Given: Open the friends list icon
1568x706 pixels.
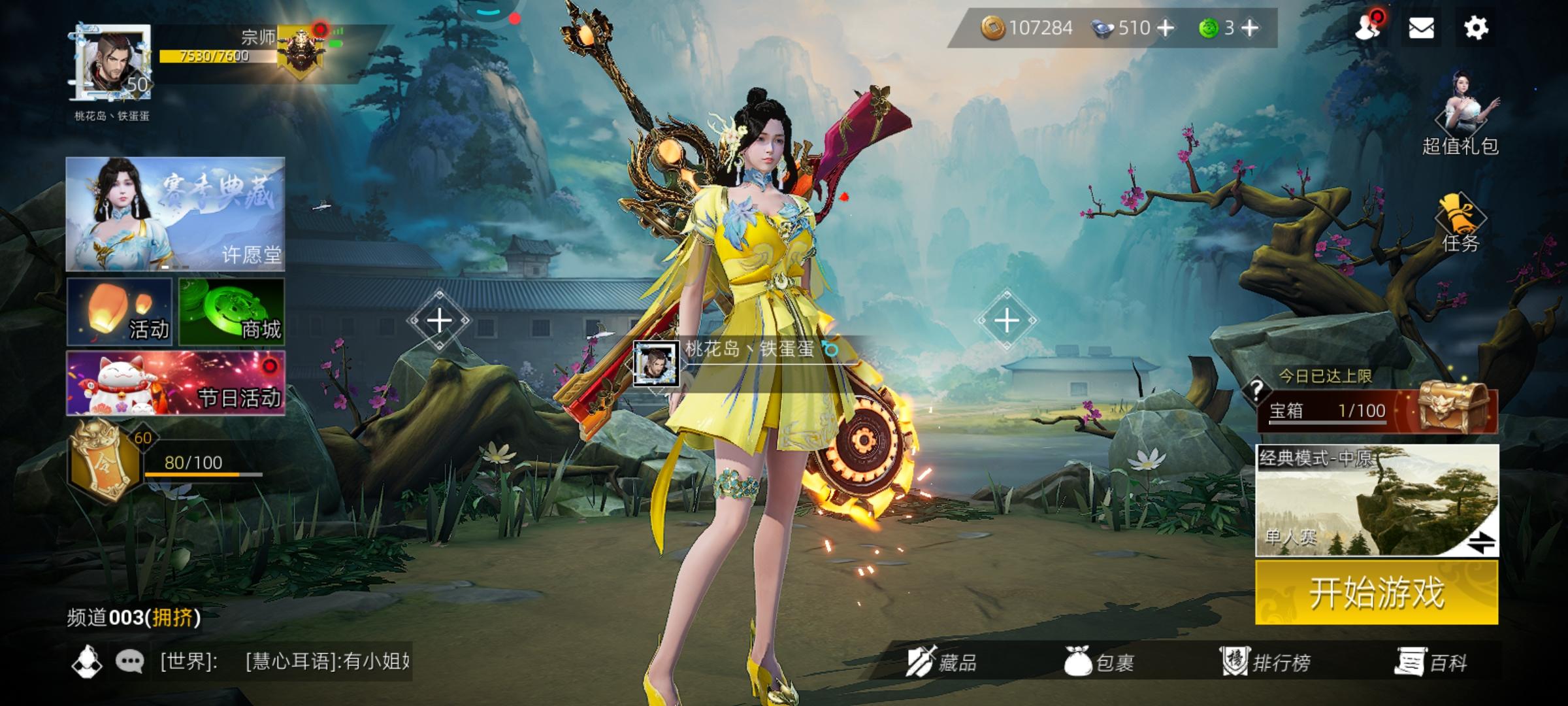Looking at the screenshot, I should point(1367,28).
